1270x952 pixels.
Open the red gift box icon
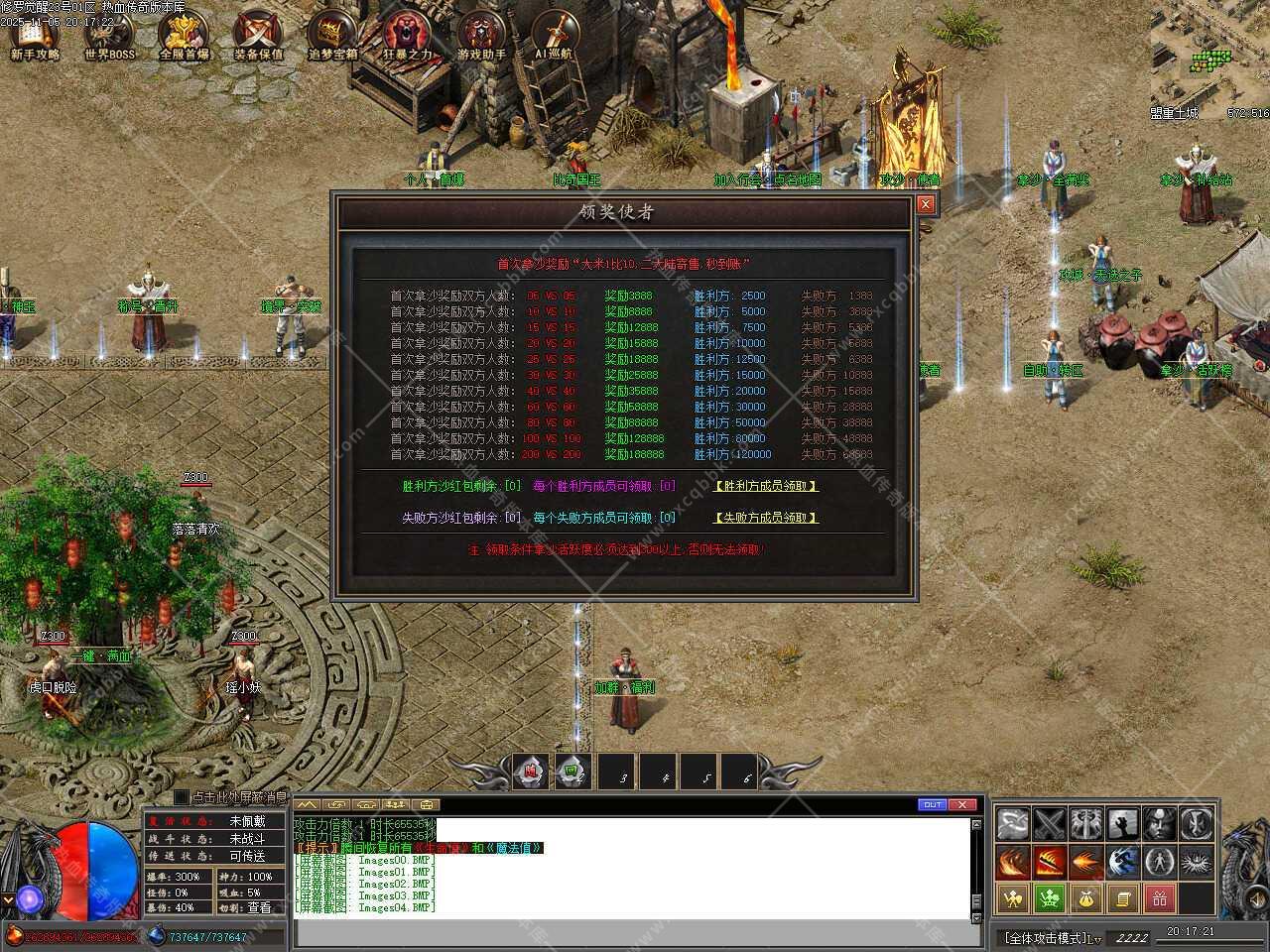tap(1160, 898)
